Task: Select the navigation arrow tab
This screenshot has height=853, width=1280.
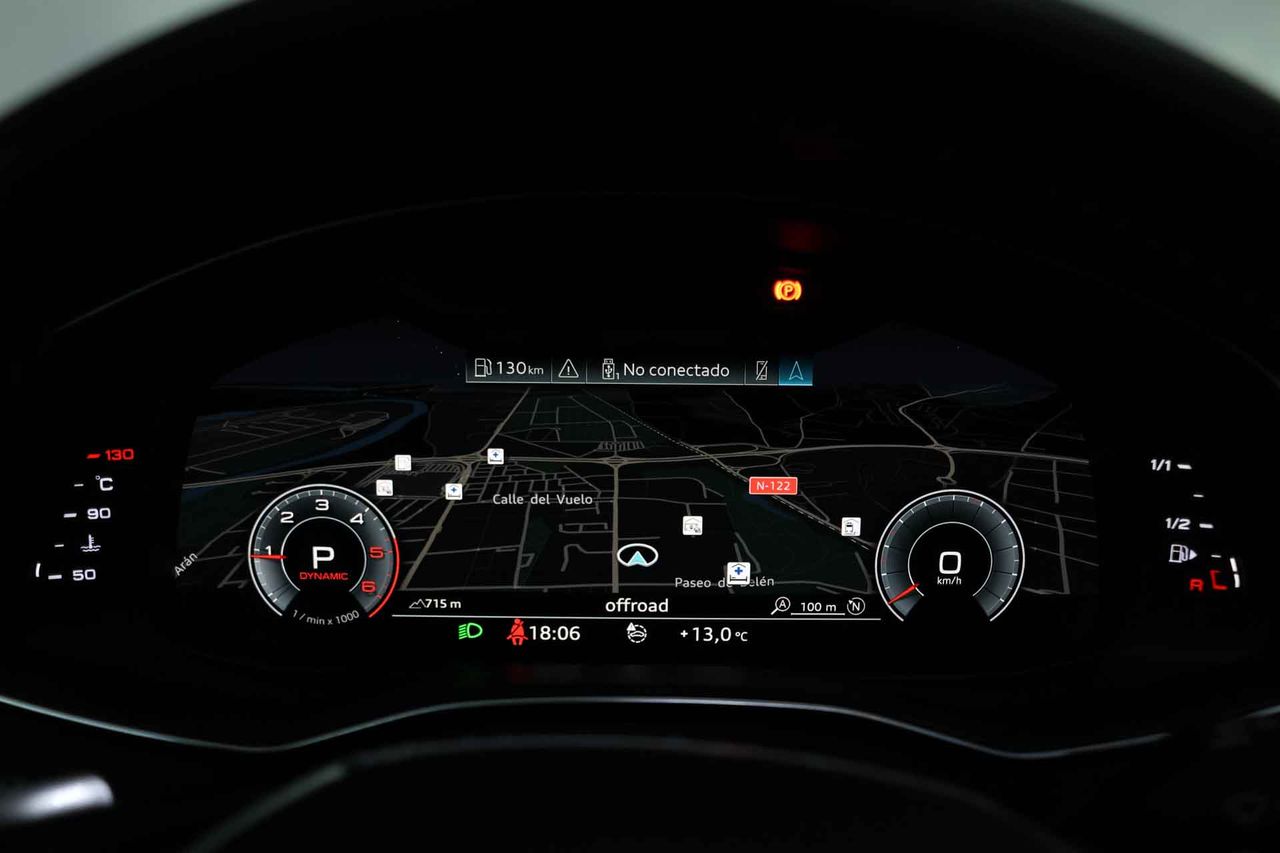Action: pyautogui.click(x=796, y=370)
